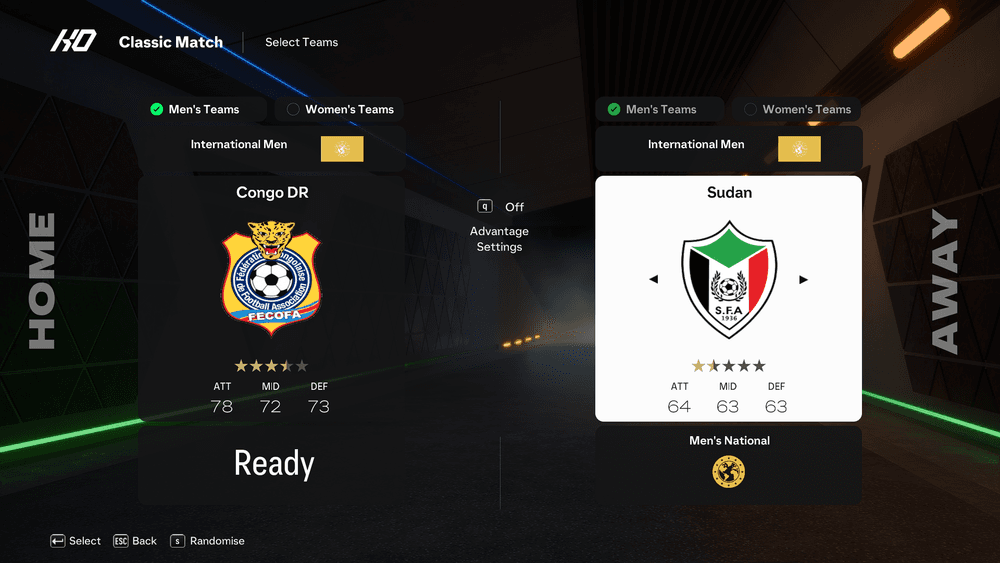The width and height of the screenshot is (1000, 563).
Task: Open home International Men league selector
Action: click(x=271, y=146)
